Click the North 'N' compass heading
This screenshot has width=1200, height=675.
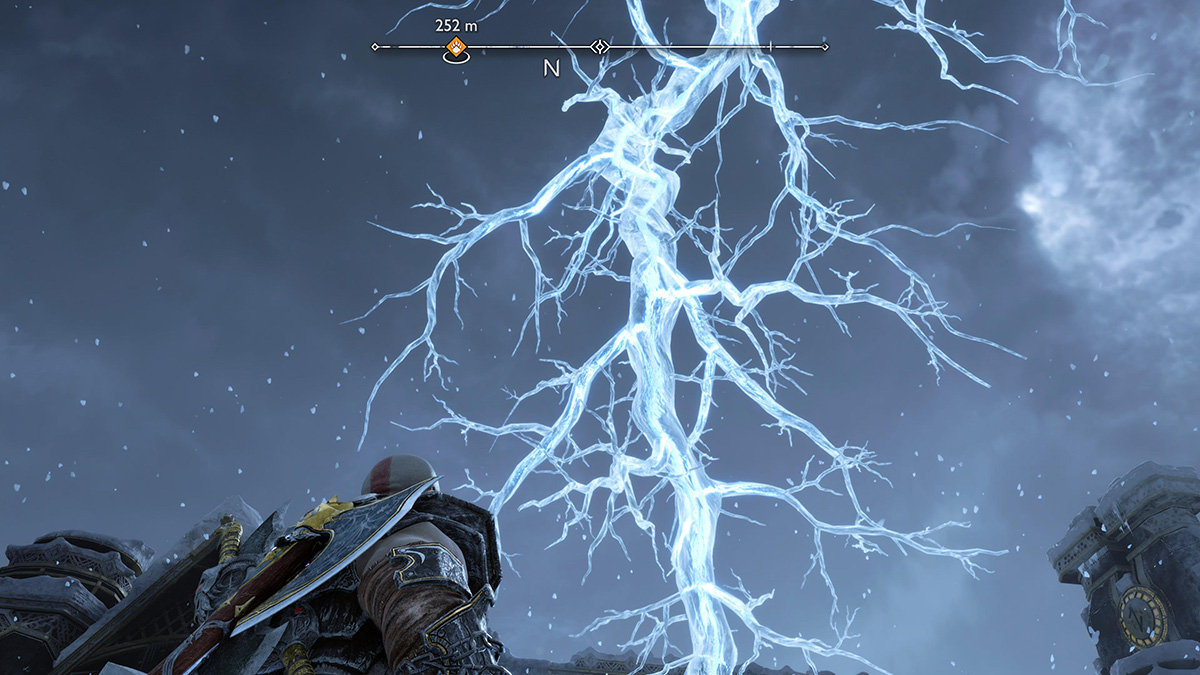pyautogui.click(x=551, y=69)
